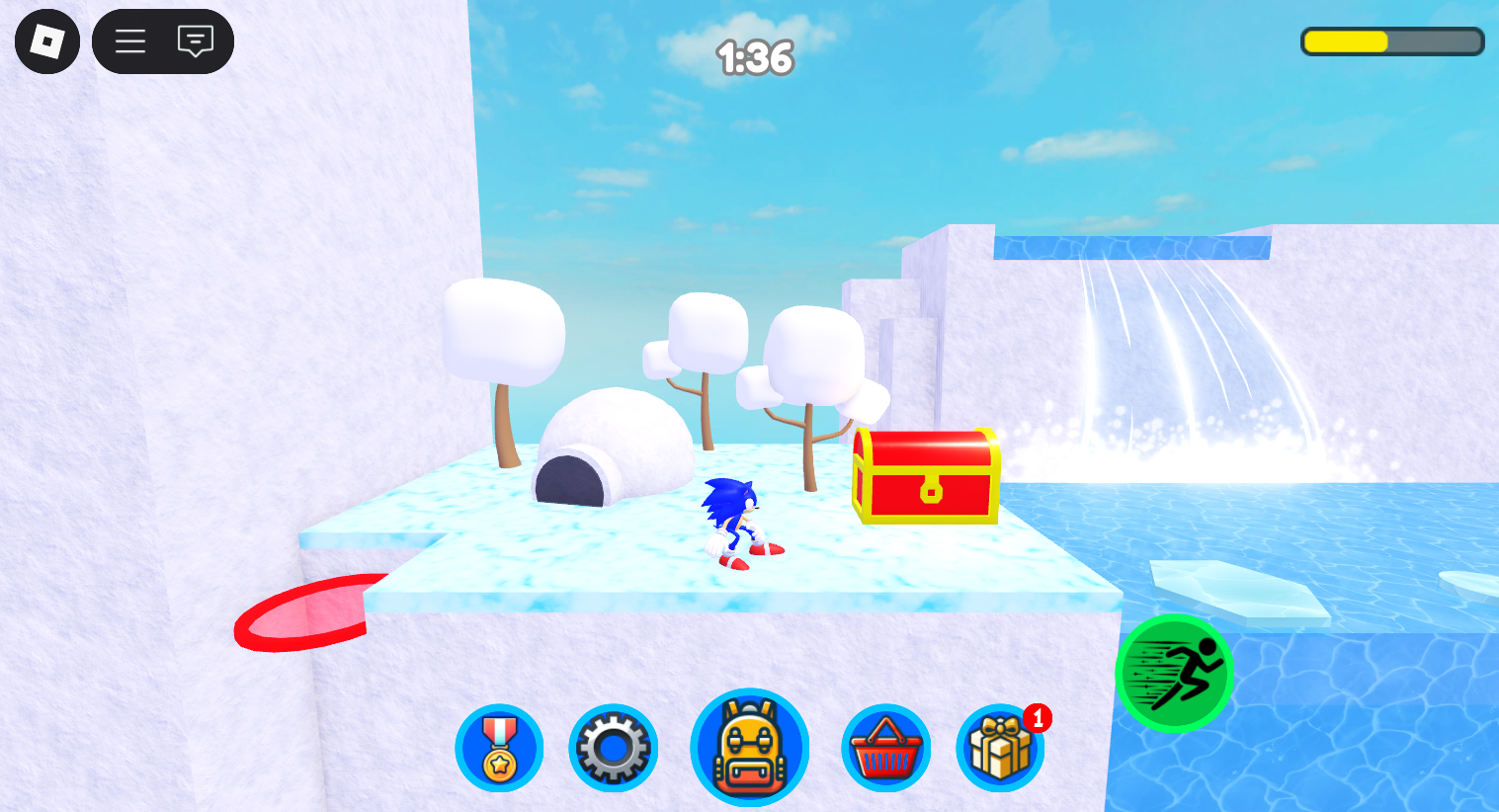Screen dimensions: 1499x812
Task: Open the hamburger list menu
Action: [x=130, y=41]
